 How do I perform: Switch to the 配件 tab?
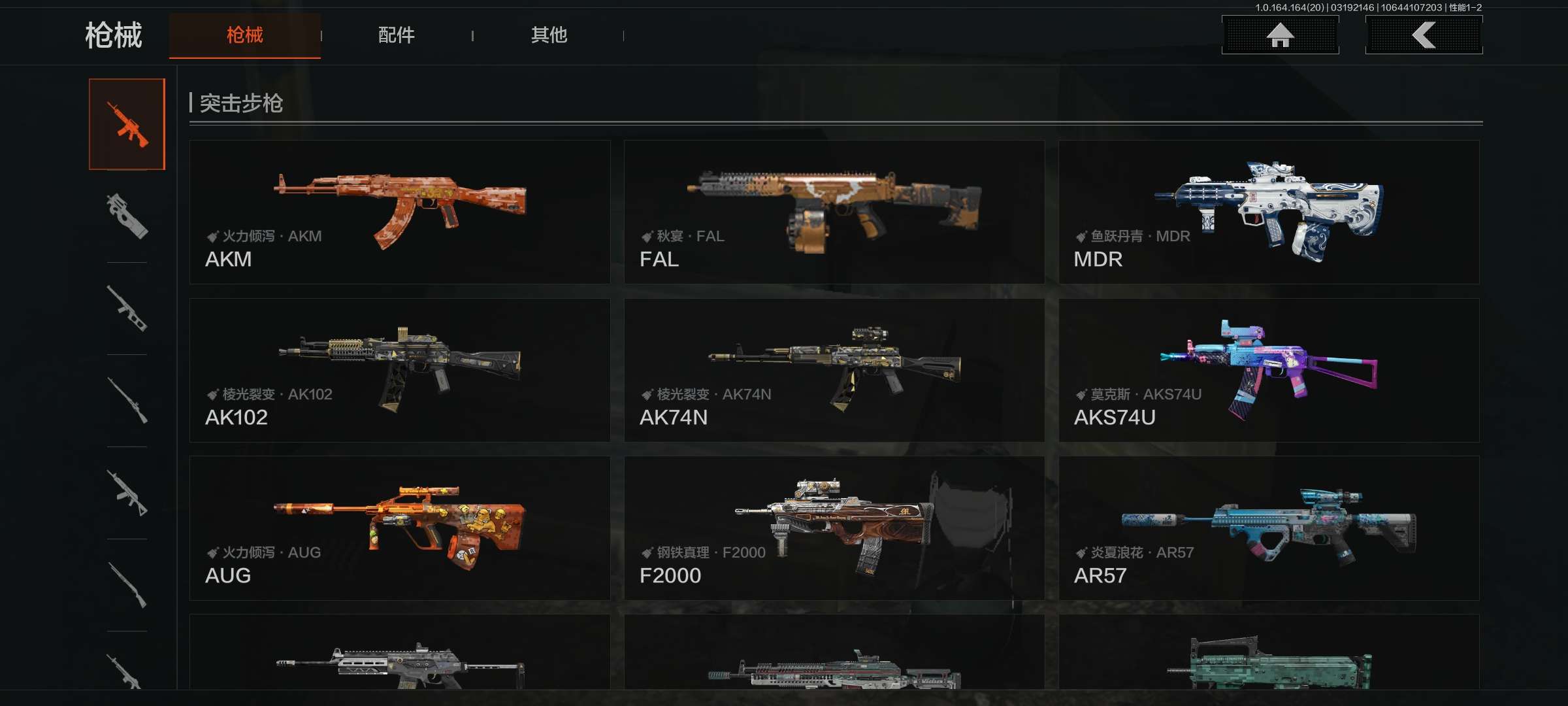(396, 35)
